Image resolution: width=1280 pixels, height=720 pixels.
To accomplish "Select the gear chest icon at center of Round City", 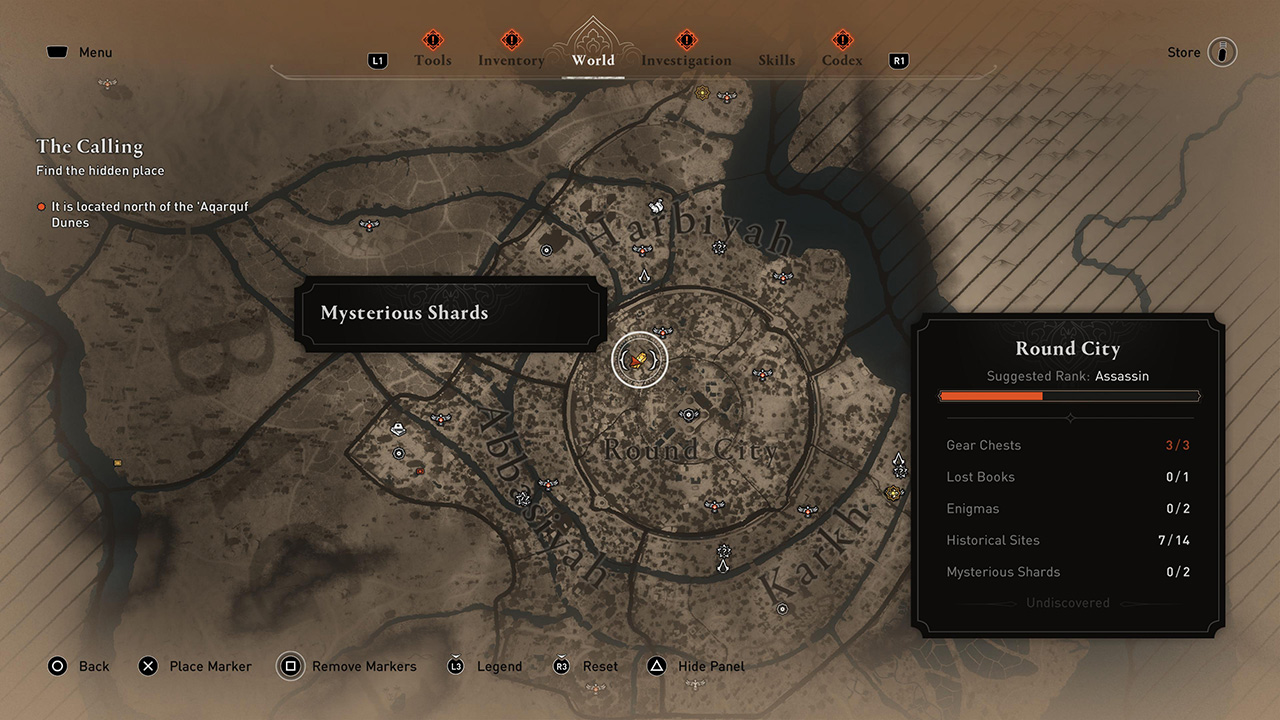I will tap(689, 414).
